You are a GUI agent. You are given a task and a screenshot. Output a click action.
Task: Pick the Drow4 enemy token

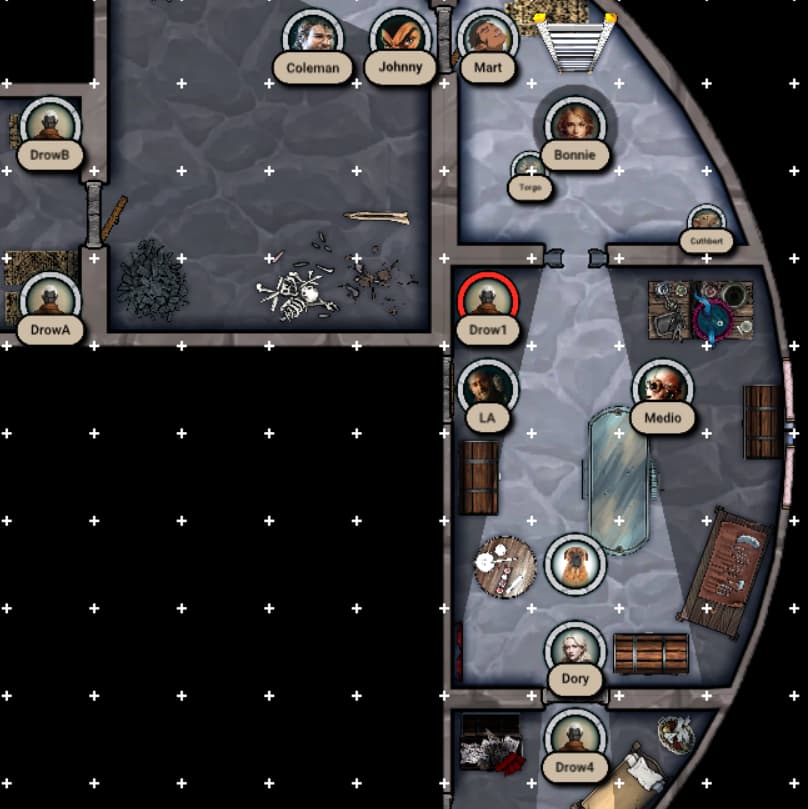(x=575, y=740)
